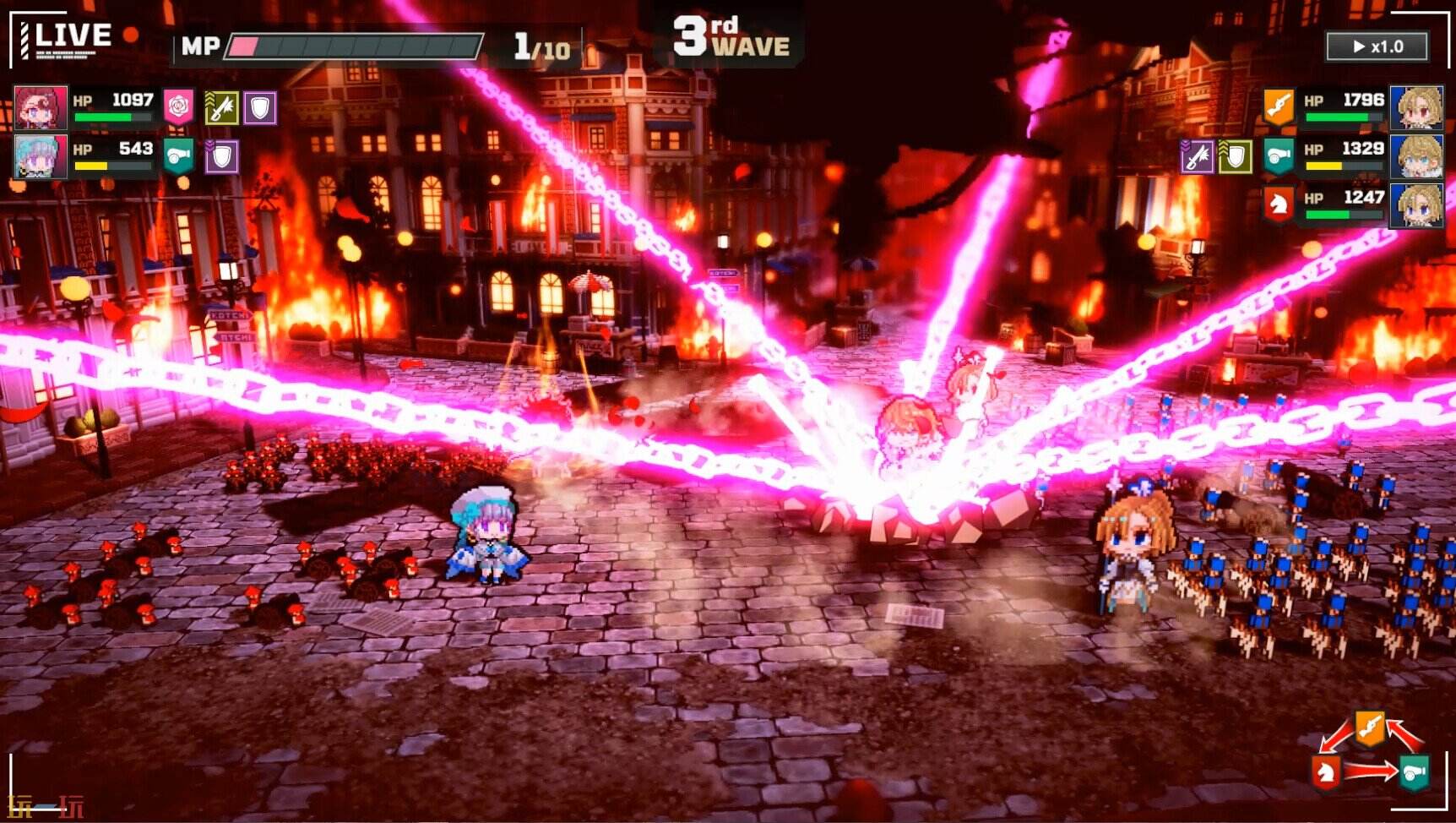Inspect the enemy's olive shield defense buff

coord(1235,156)
